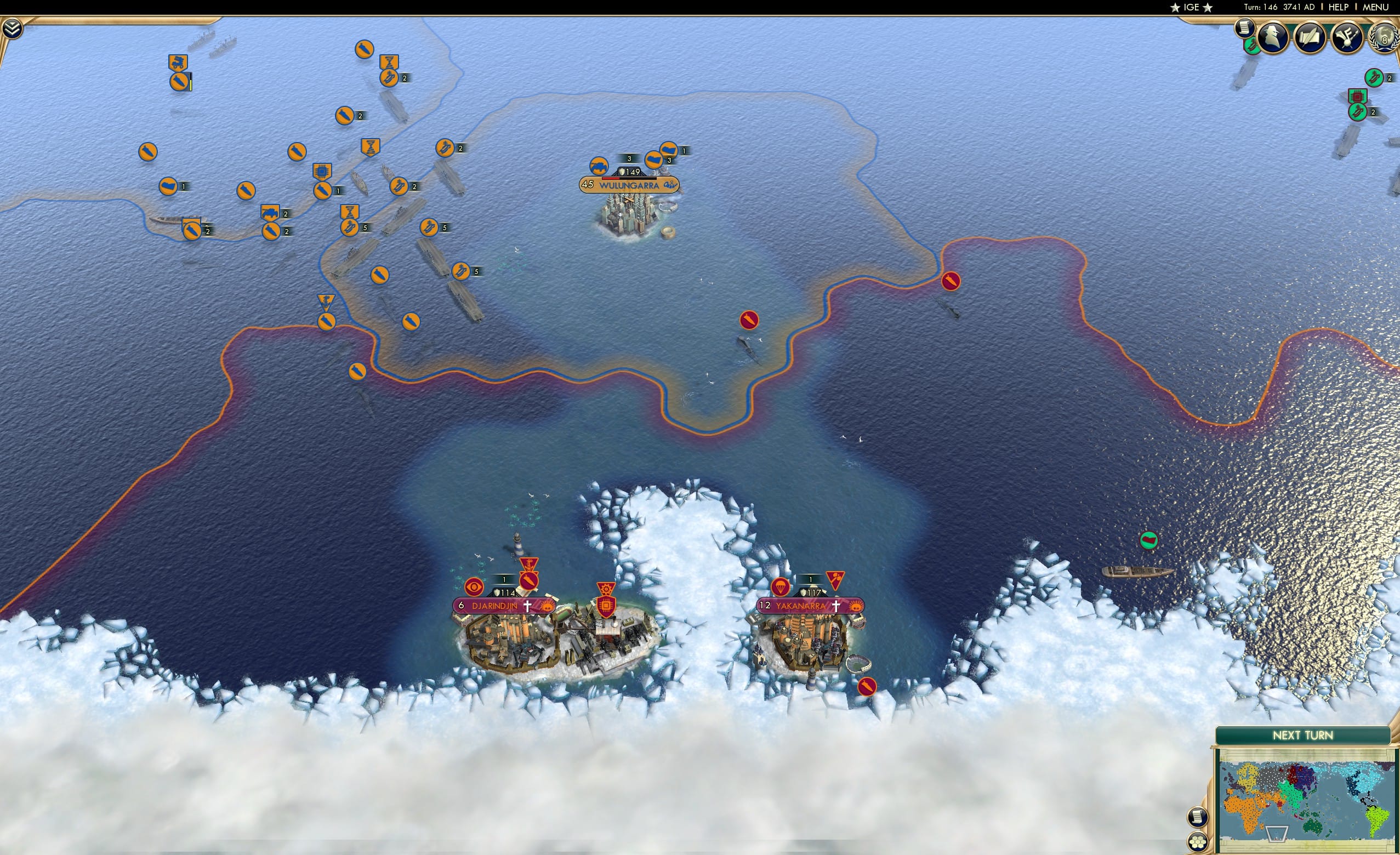
Task: Open the notification log scroll icon
Action: point(1245,29)
